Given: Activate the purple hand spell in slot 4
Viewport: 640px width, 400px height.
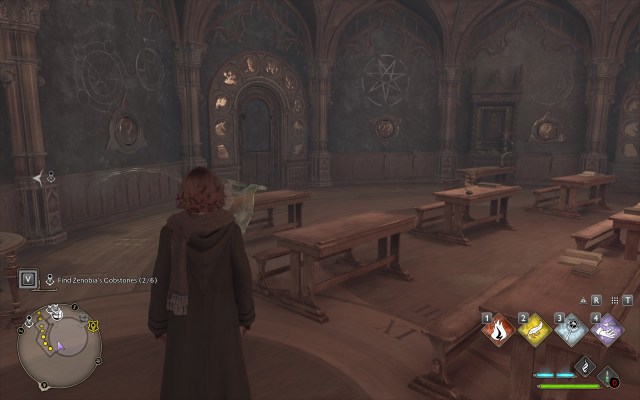Looking at the screenshot, I should pos(607,331).
